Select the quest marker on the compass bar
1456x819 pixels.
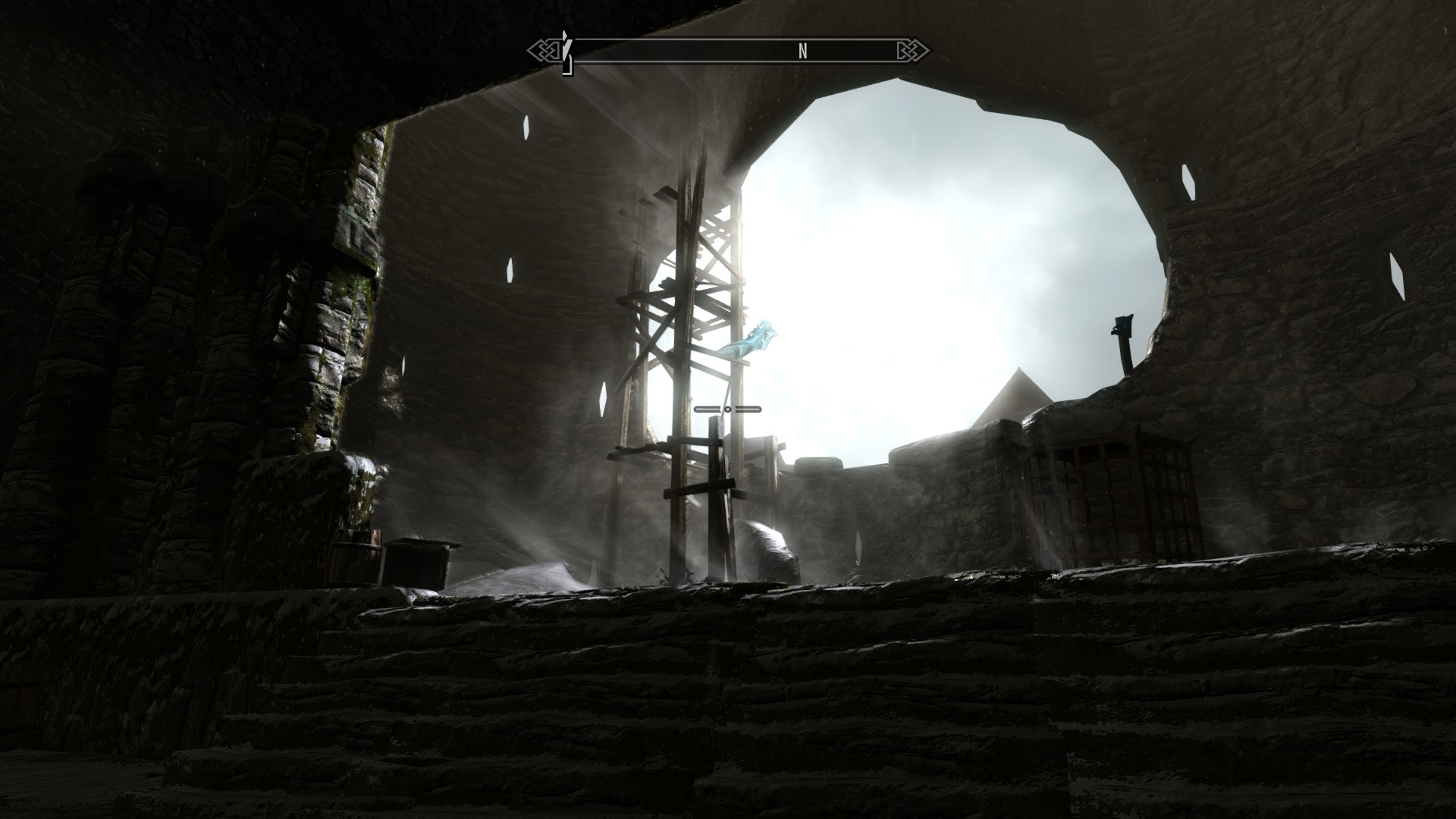pos(566,50)
